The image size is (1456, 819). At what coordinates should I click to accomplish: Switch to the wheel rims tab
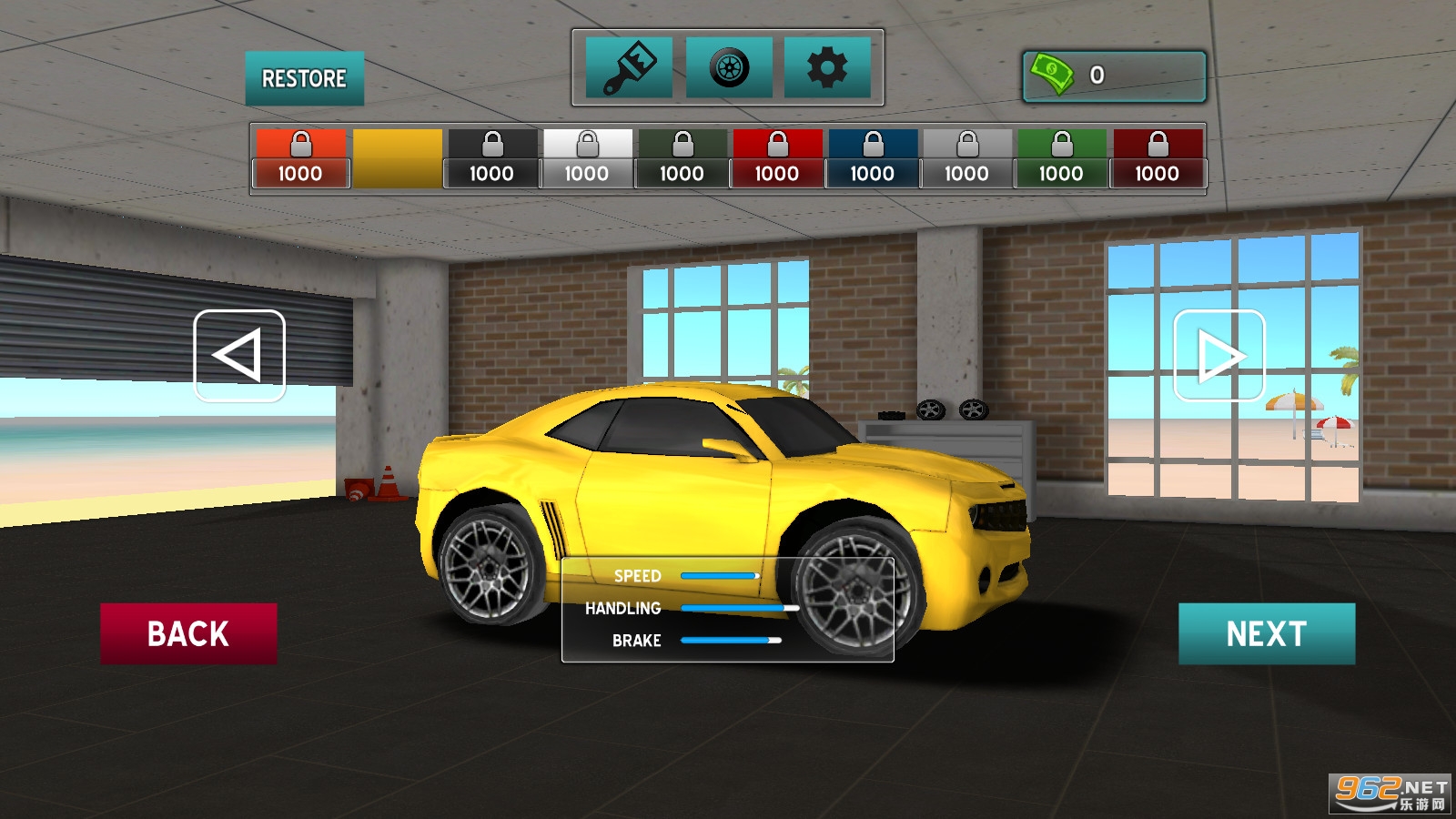click(729, 67)
